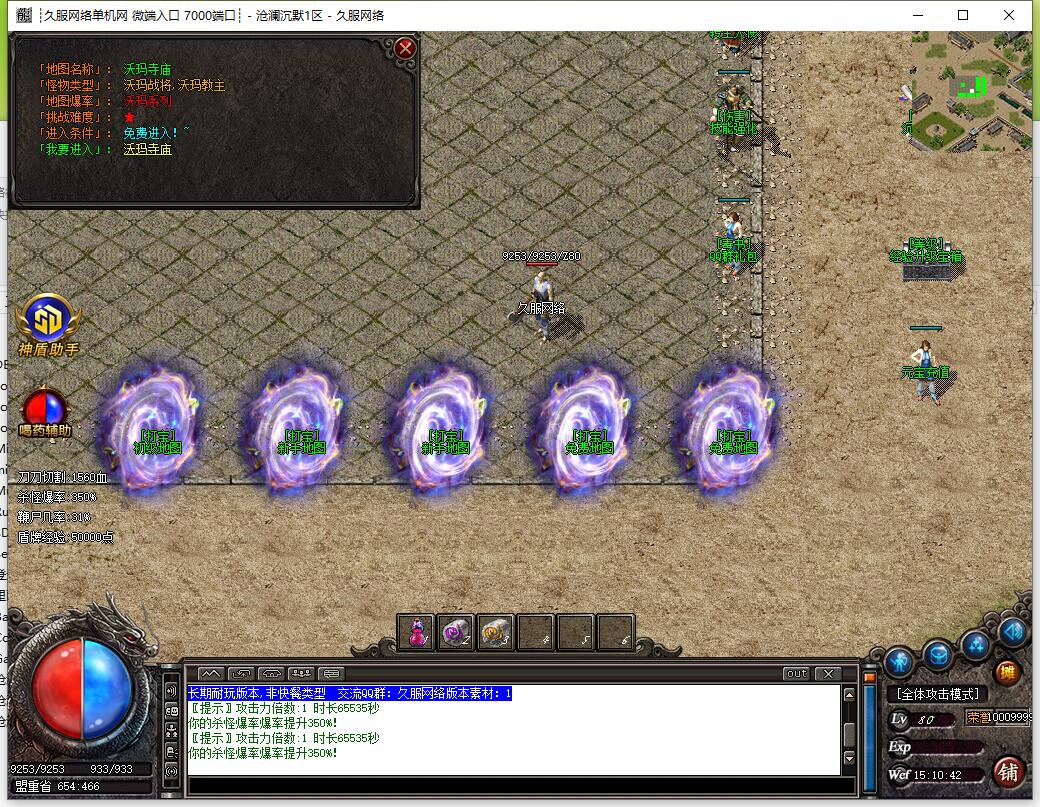Screen dimensions: 1040x807
Task: Use the red potion in hotbar slot 1
Action: [x=416, y=633]
